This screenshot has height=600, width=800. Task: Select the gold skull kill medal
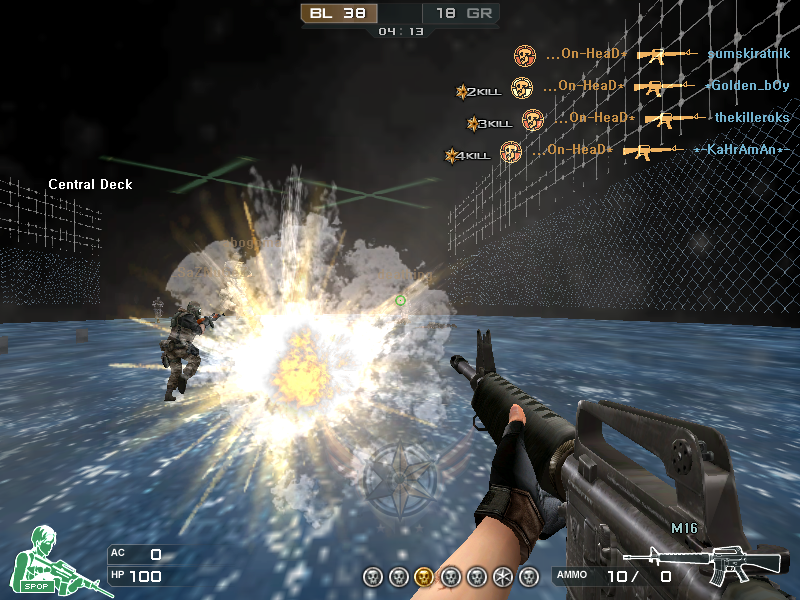tap(424, 576)
